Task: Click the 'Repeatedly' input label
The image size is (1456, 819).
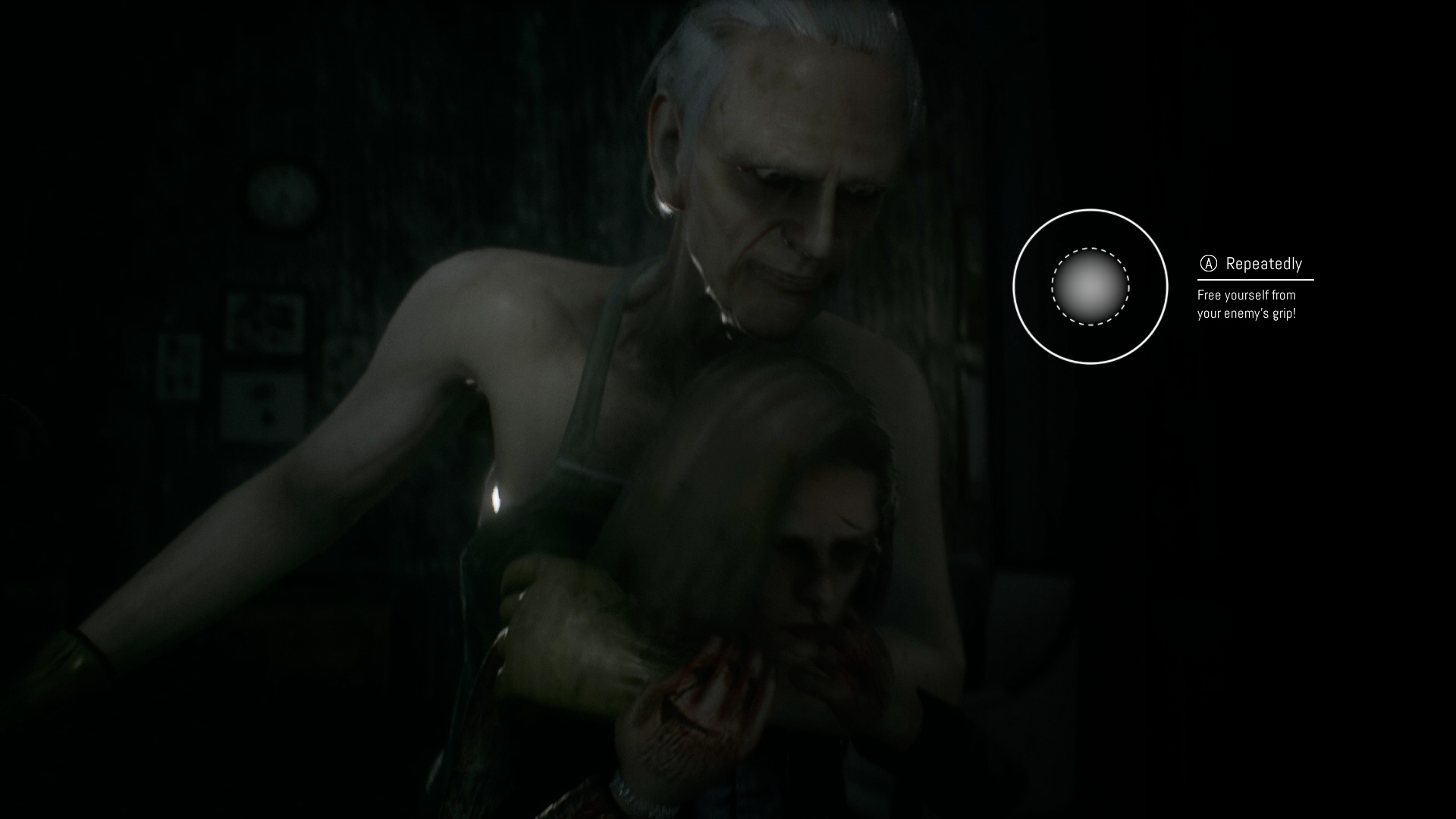Action: coord(1263,265)
